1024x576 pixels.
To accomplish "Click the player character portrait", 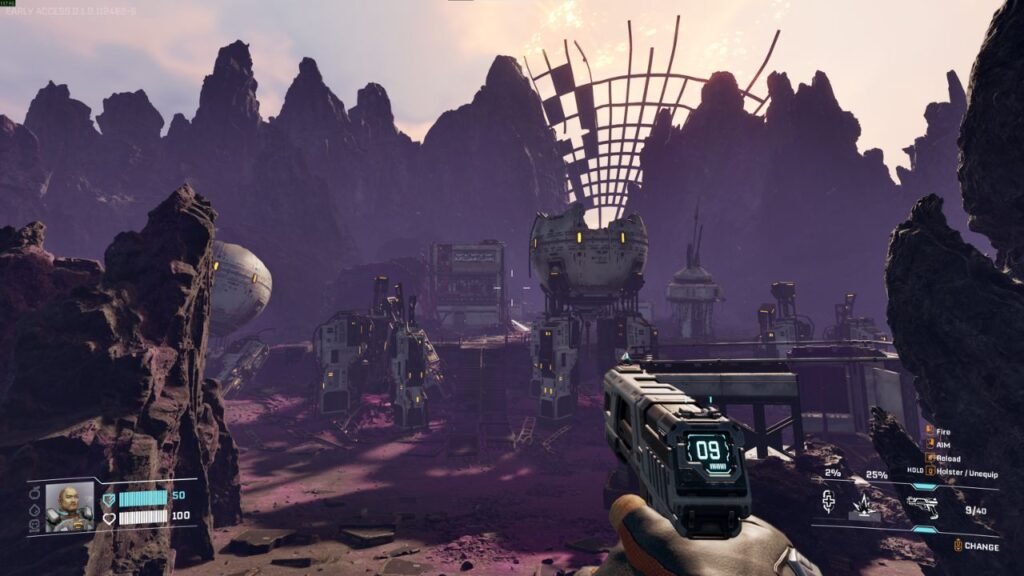I will pyautogui.click(x=70, y=507).
